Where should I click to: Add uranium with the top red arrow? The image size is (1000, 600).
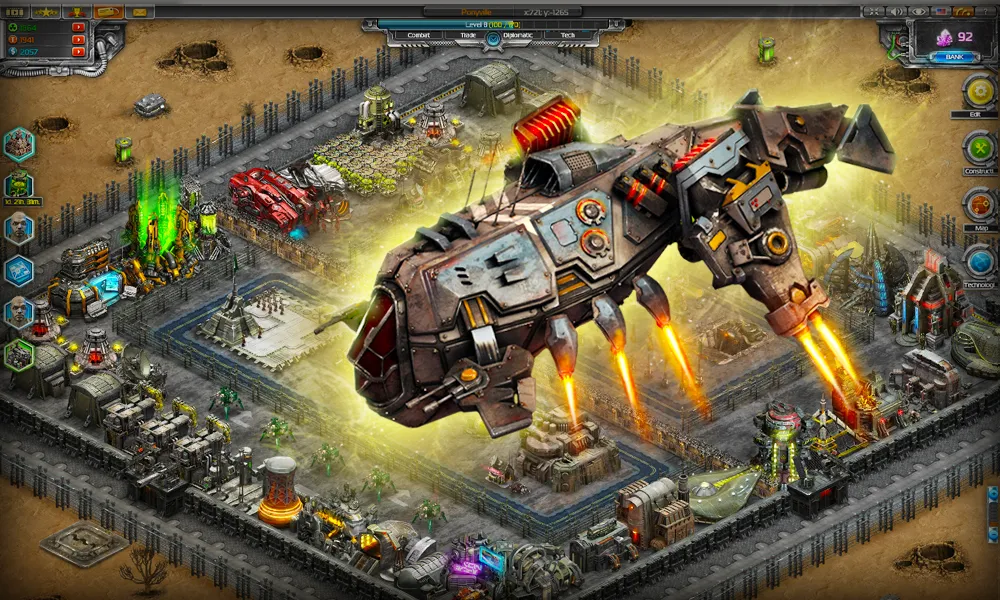pyautogui.click(x=78, y=27)
